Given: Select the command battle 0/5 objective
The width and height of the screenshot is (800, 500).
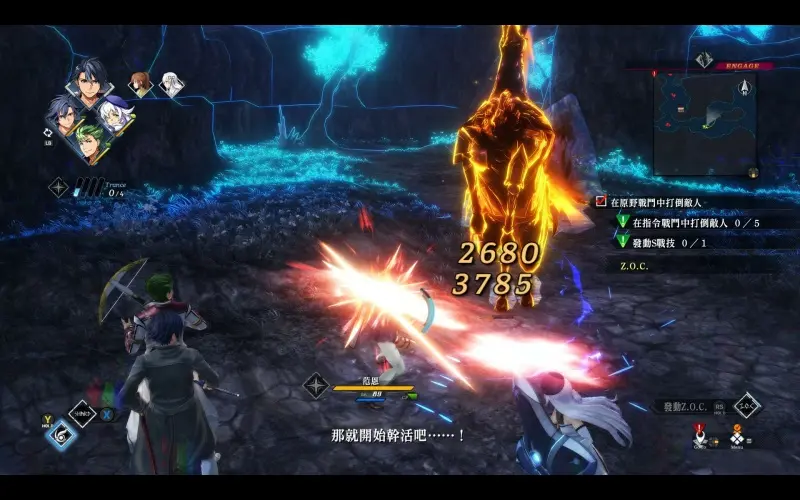Looking at the screenshot, I should pos(688,222).
